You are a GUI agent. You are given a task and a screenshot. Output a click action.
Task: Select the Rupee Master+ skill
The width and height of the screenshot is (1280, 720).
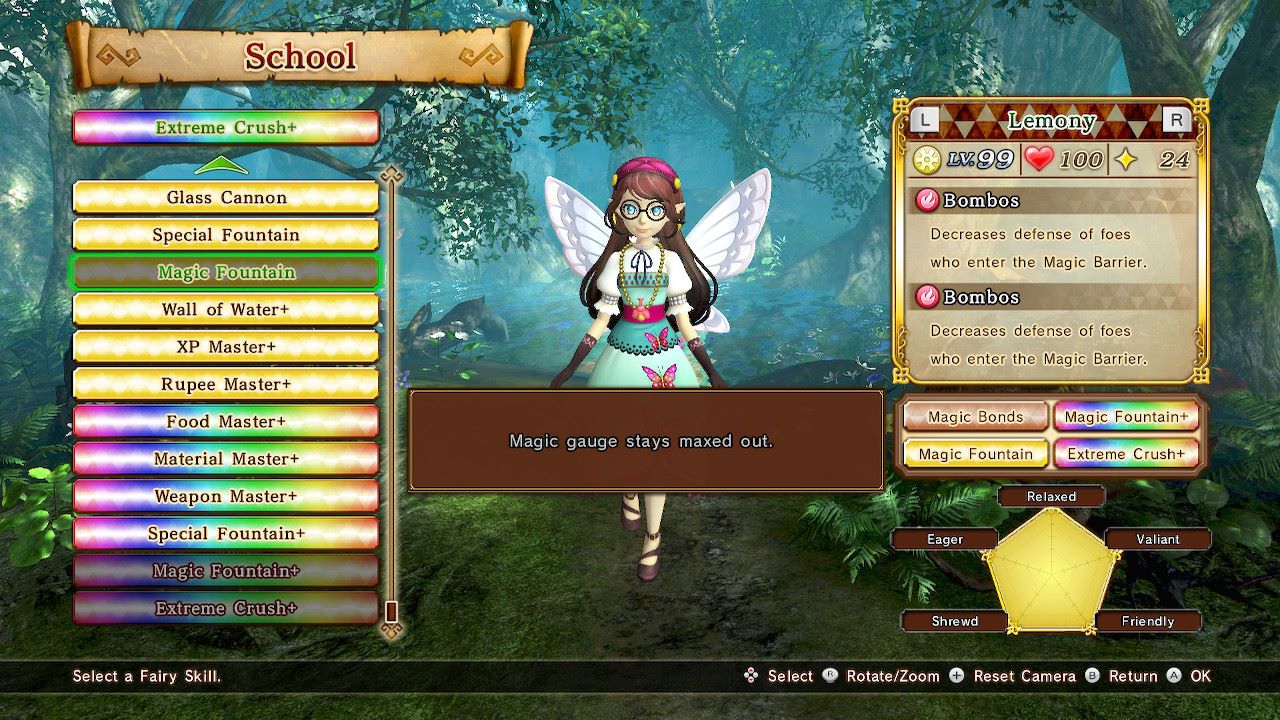[226, 384]
